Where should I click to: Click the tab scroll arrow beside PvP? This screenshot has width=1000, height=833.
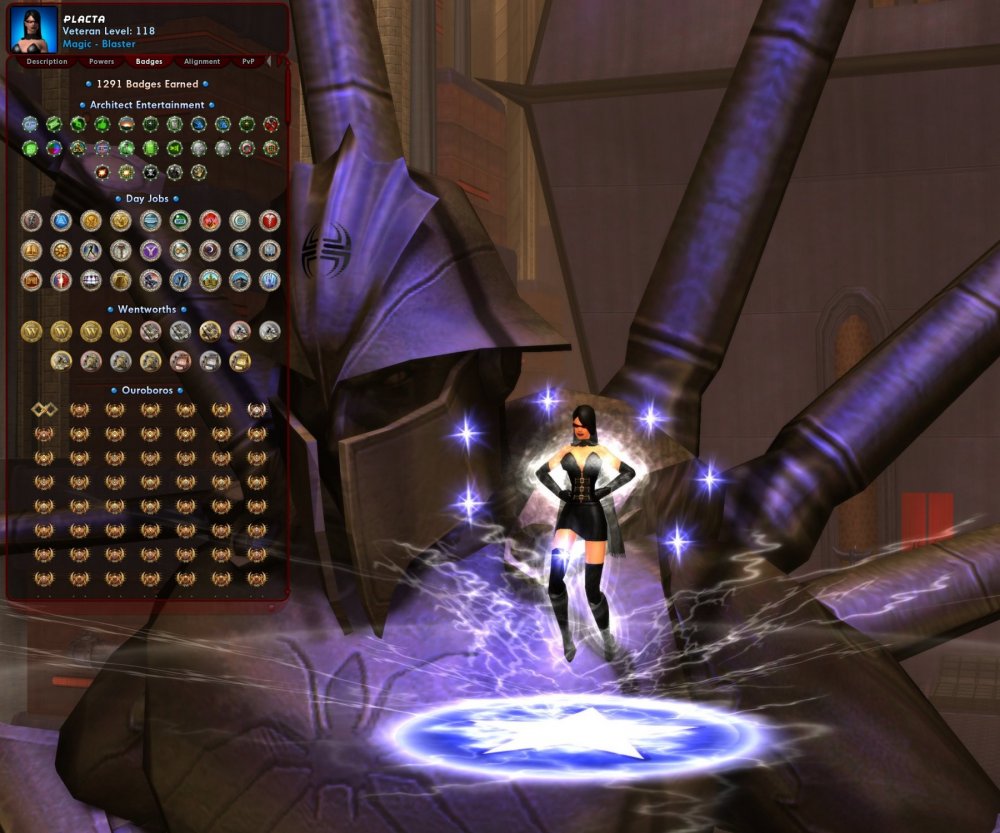tap(268, 62)
